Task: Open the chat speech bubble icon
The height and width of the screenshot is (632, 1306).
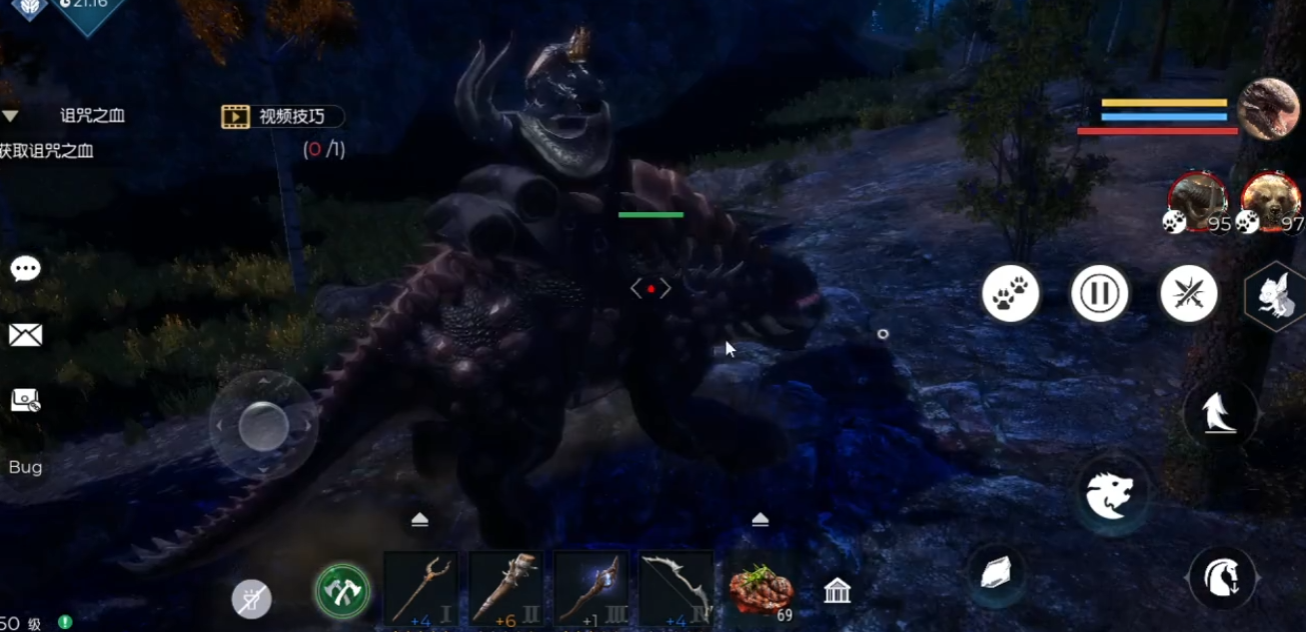Action: coord(25,269)
